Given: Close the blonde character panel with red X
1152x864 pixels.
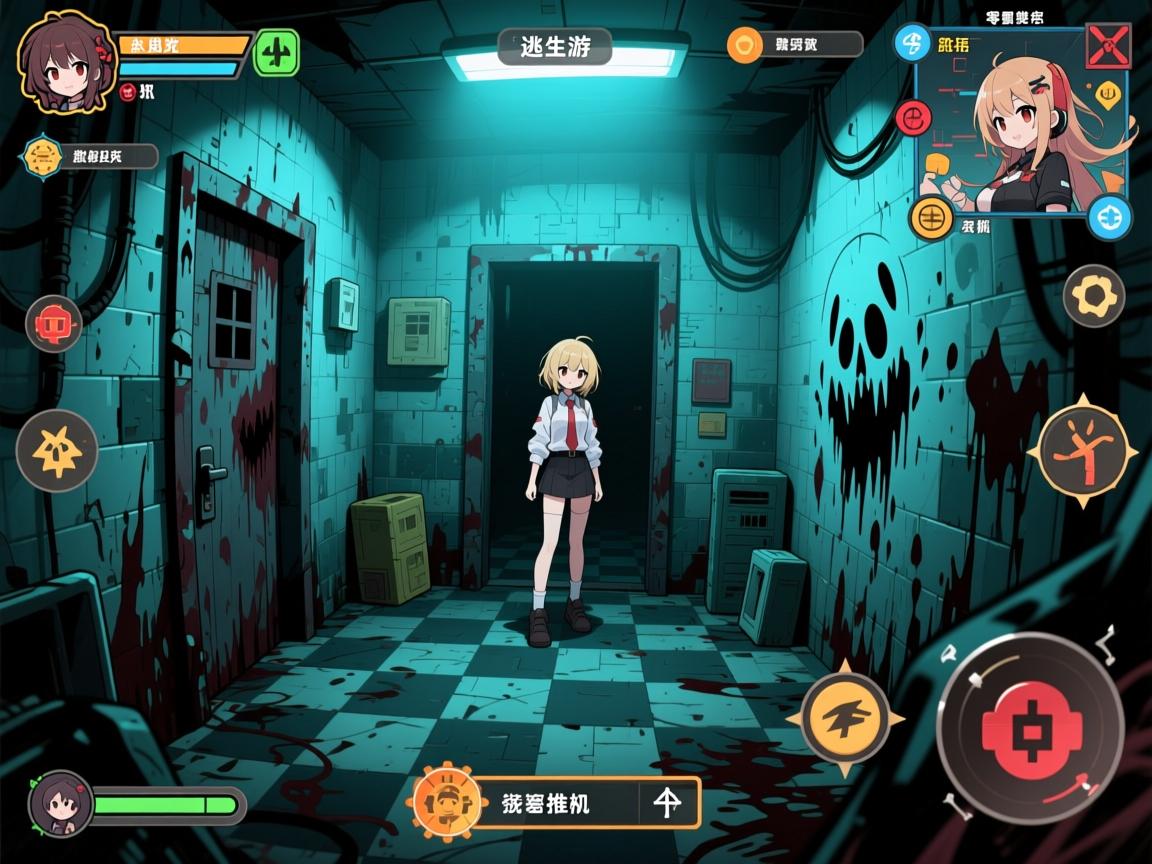Looking at the screenshot, I should click(1108, 45).
